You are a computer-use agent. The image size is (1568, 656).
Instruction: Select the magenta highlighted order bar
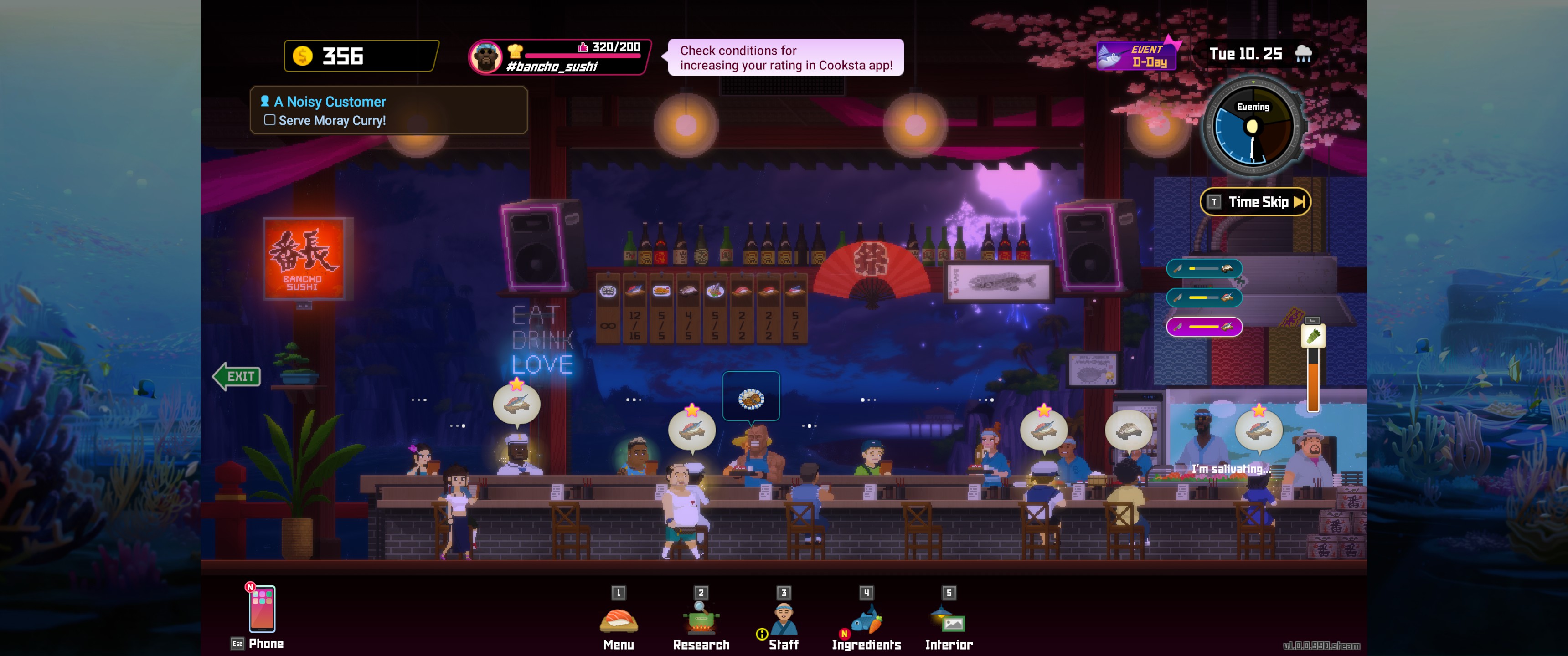point(1203,327)
